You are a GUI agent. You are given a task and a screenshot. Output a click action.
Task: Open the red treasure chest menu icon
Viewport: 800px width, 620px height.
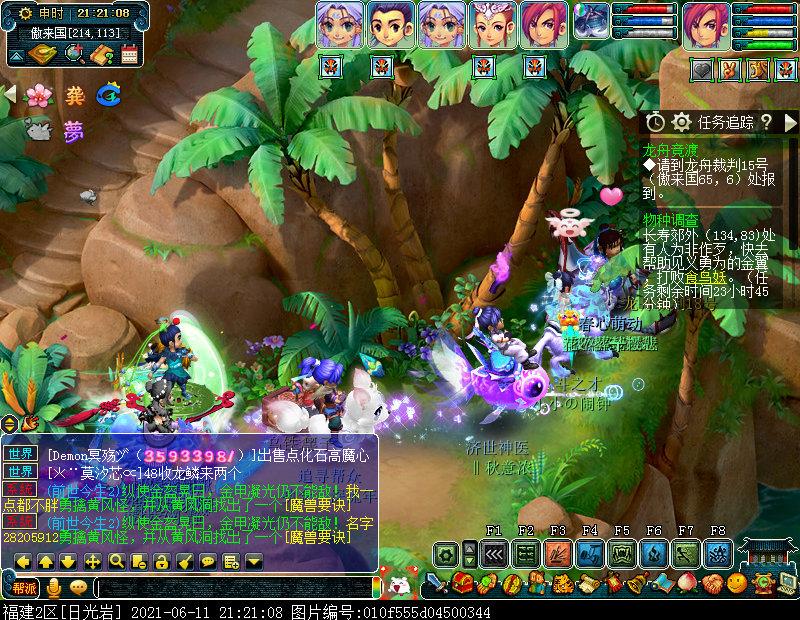[x=462, y=583]
